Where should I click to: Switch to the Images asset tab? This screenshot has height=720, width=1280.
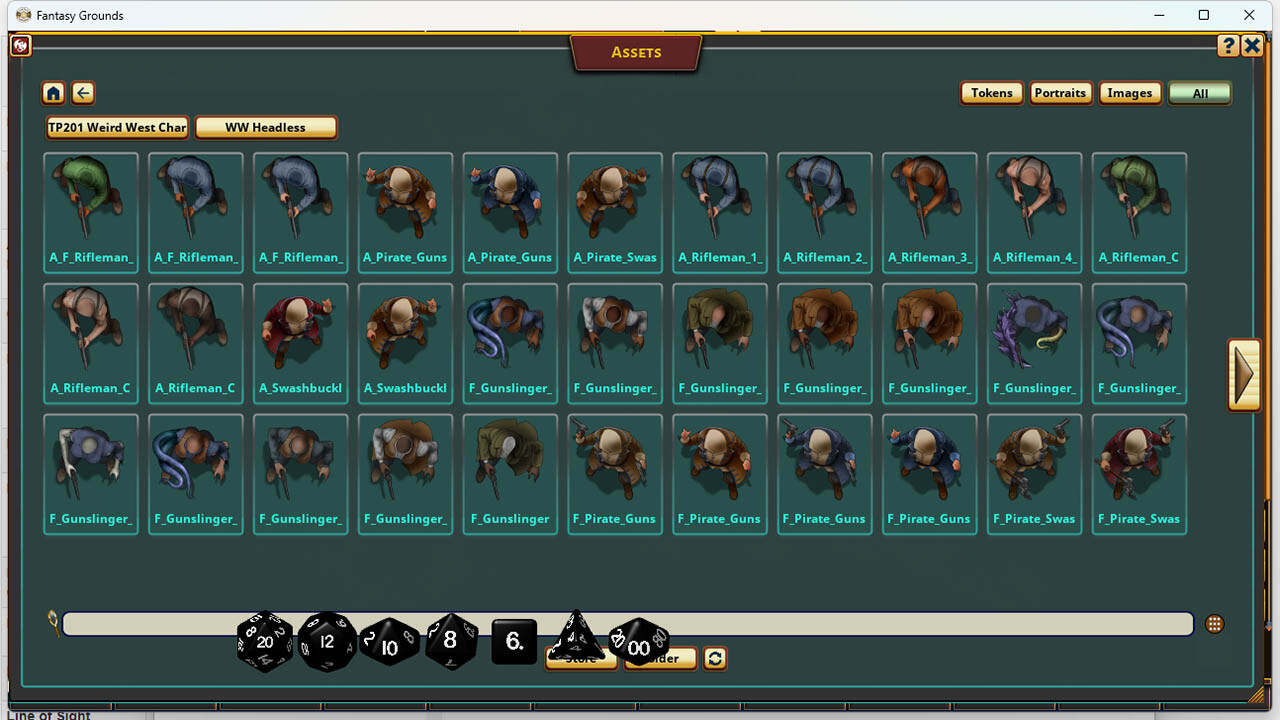[1130, 92]
